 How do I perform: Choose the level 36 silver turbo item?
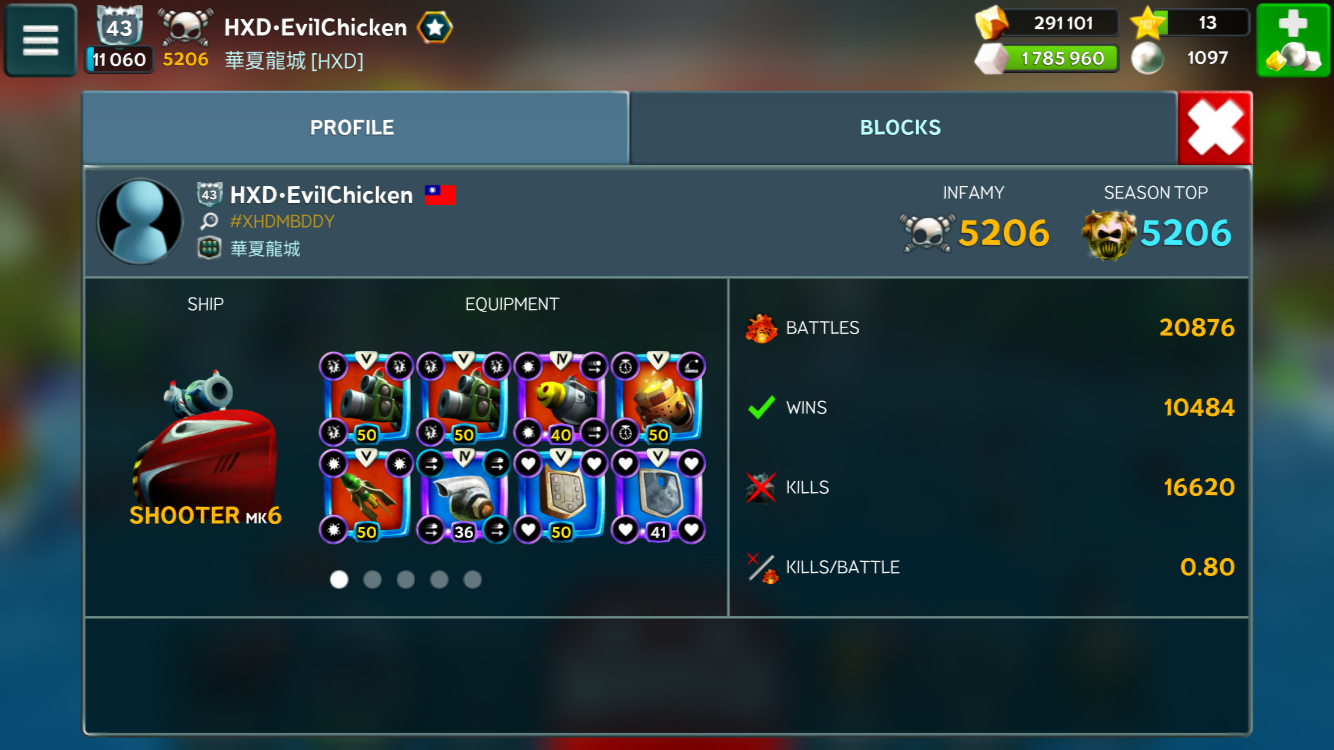click(463, 495)
